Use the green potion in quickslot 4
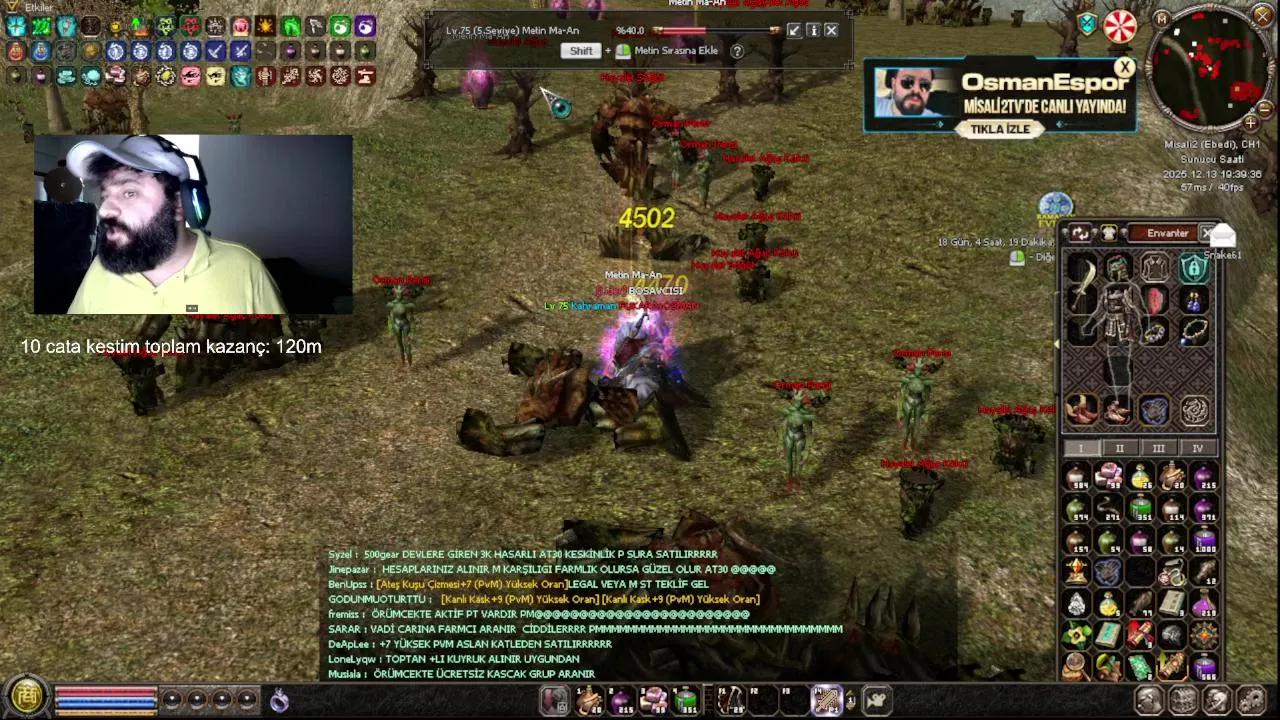The image size is (1280, 720). (686, 700)
